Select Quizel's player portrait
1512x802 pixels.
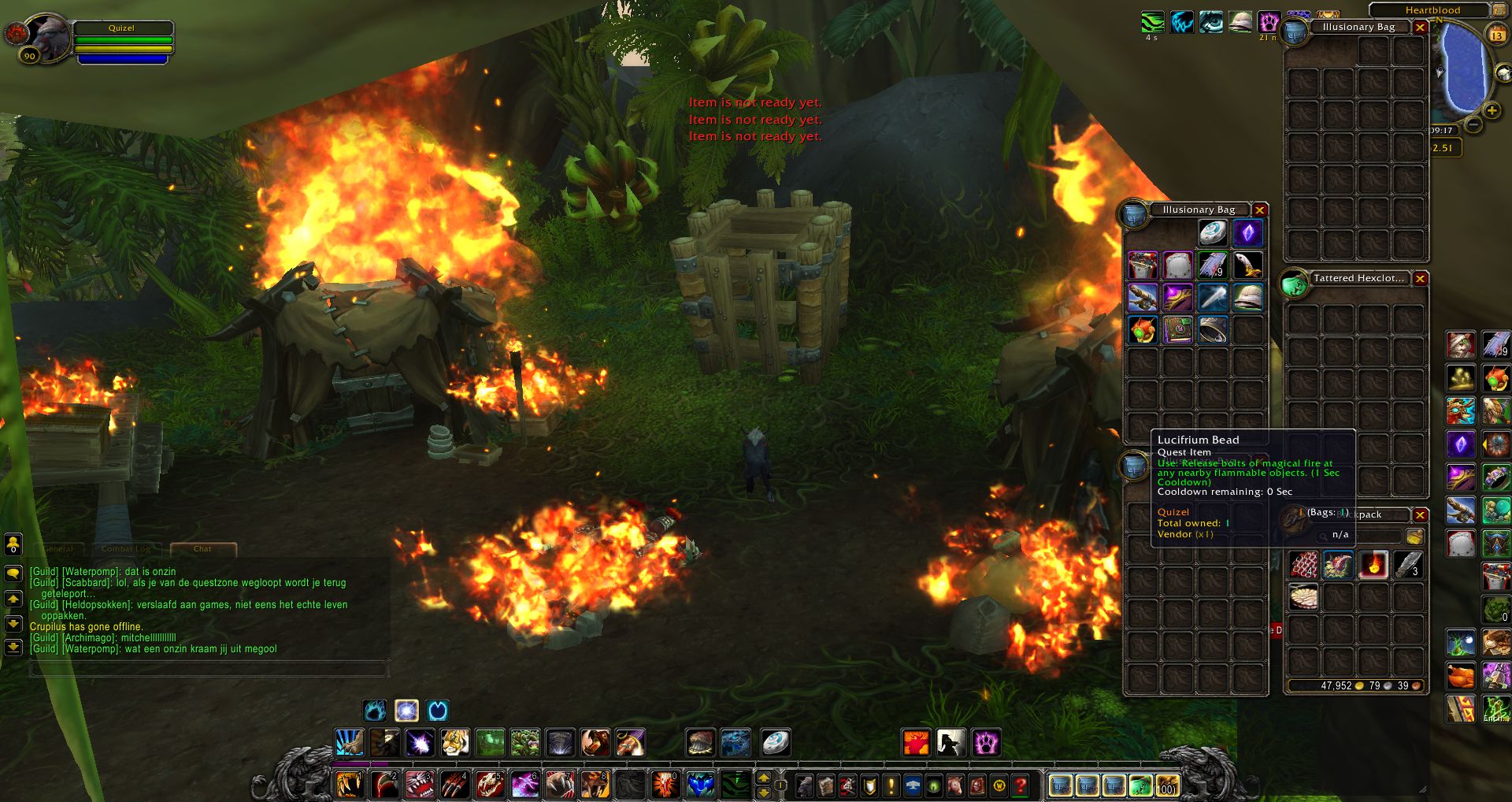coord(49,36)
